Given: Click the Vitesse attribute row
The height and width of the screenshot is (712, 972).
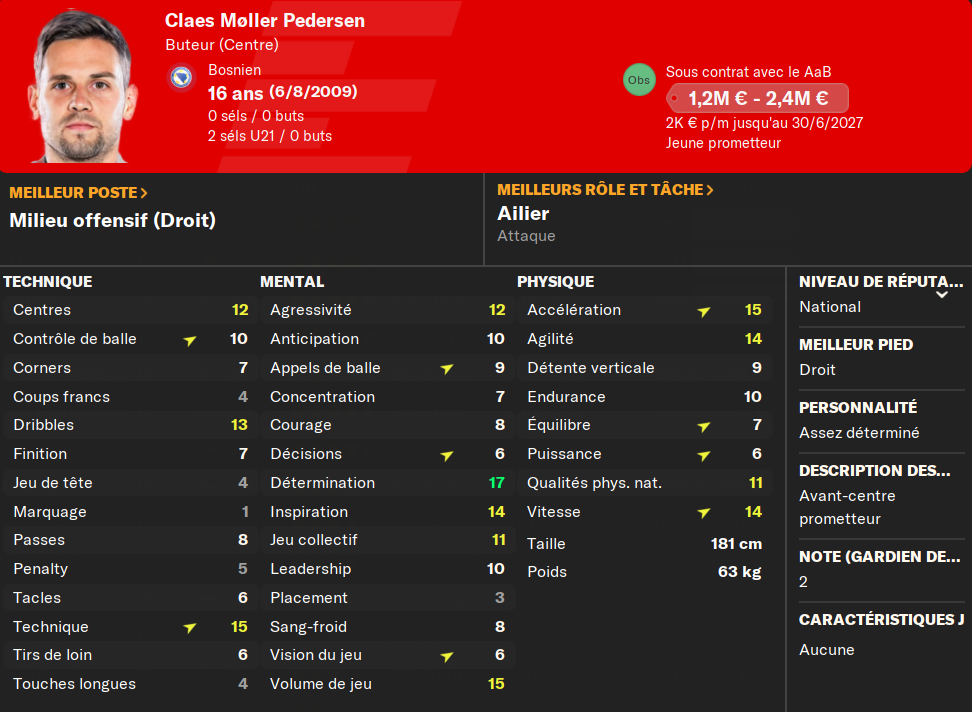Looking at the screenshot, I should click(644, 512).
